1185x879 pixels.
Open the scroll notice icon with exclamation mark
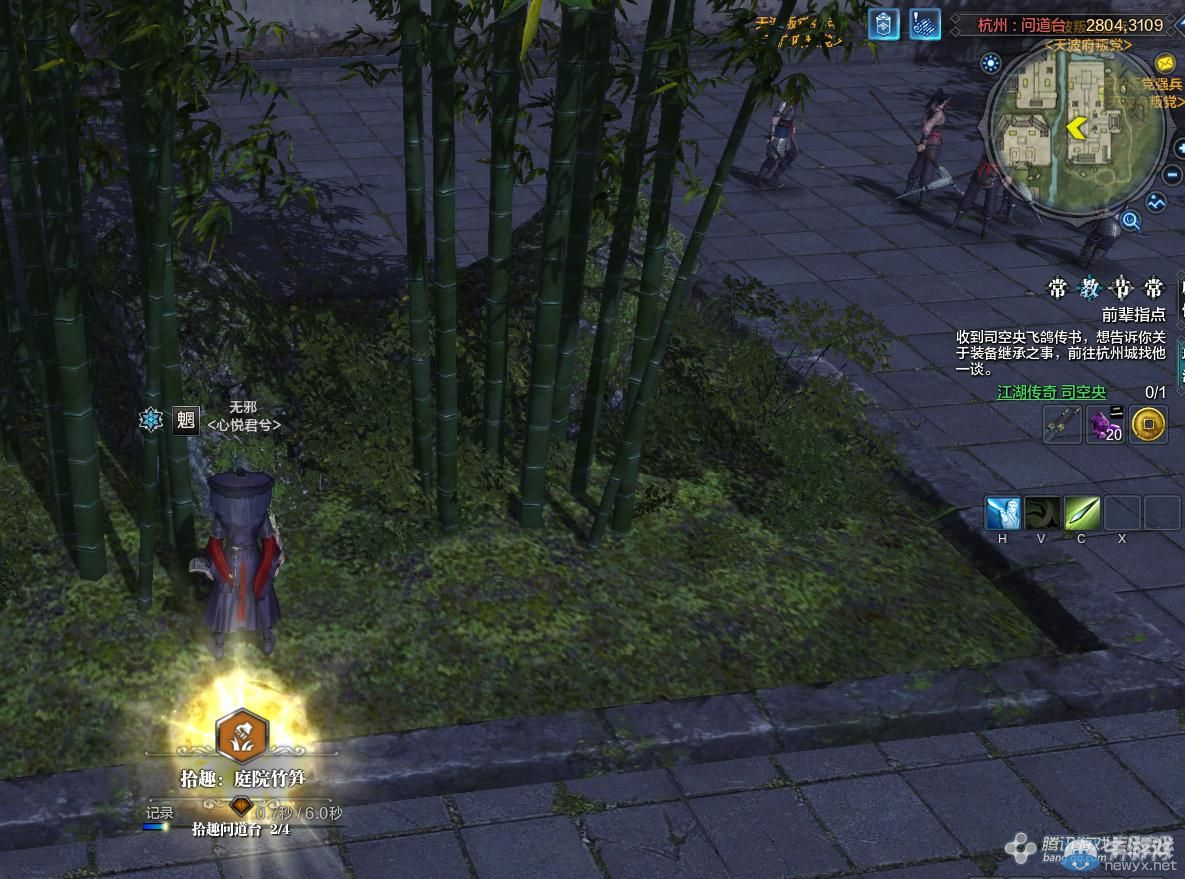click(x=925, y=25)
